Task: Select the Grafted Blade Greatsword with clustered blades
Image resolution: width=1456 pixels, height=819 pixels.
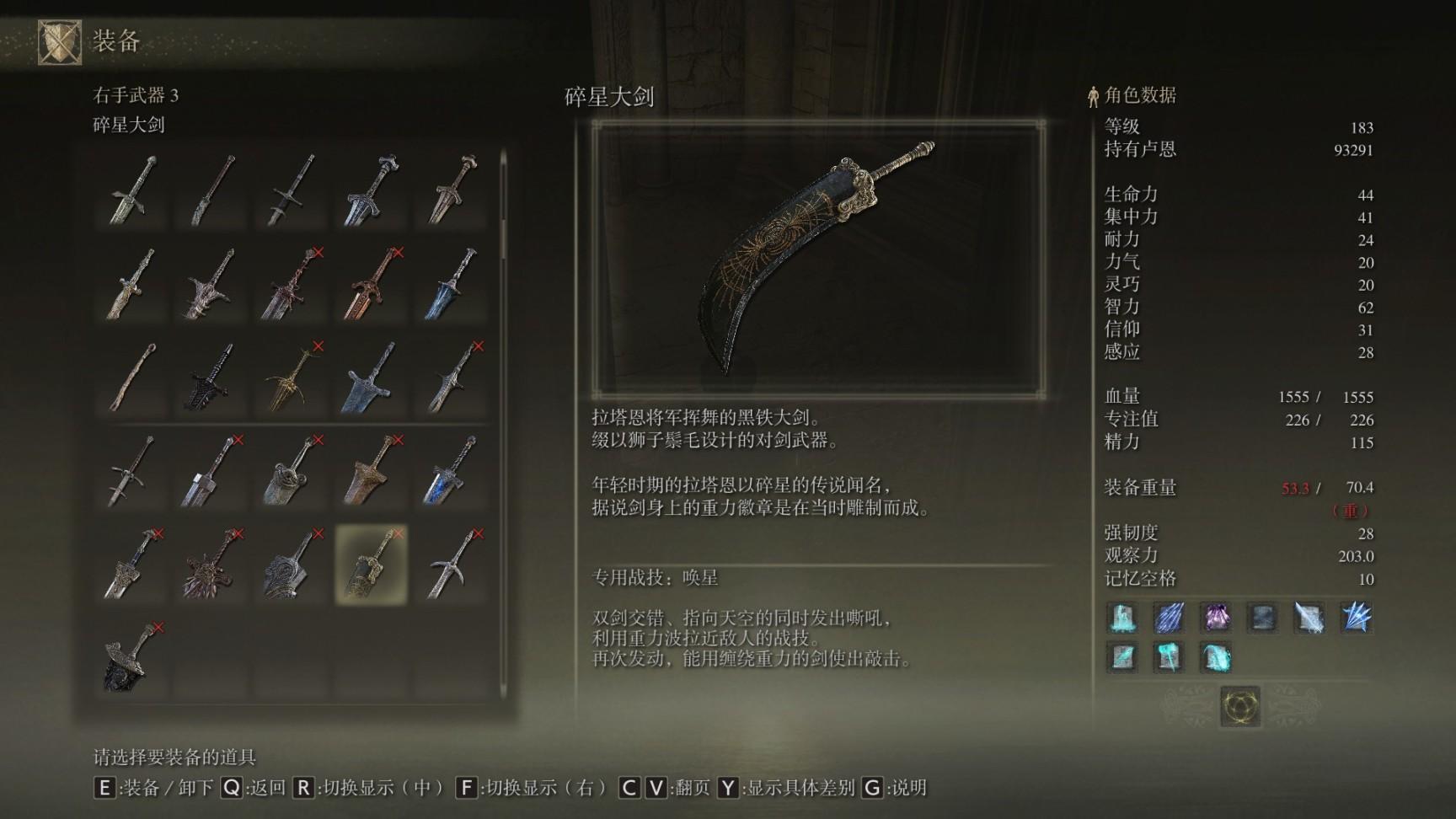Action: tap(211, 565)
